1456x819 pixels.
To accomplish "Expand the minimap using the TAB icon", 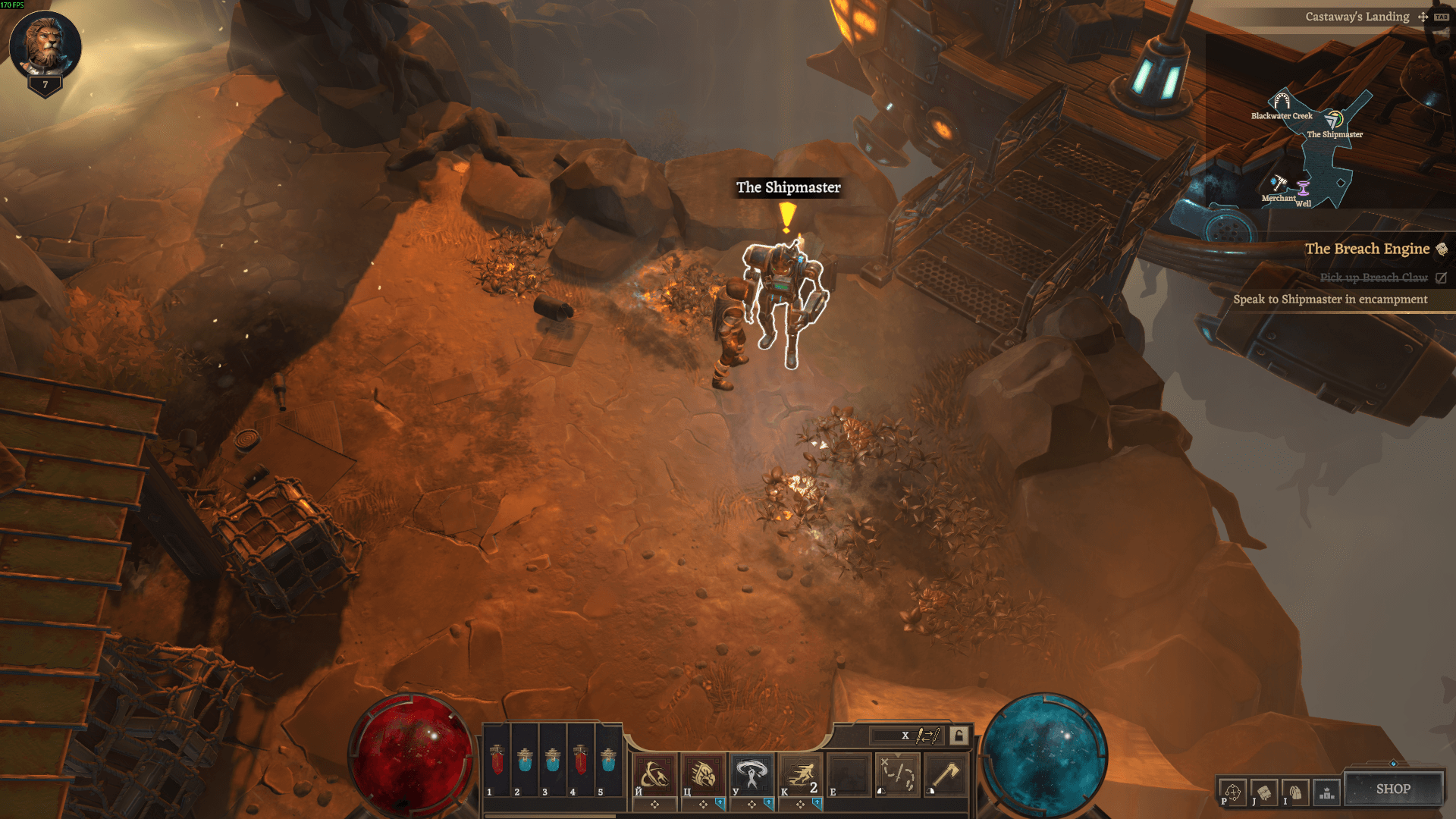I will click(x=1442, y=16).
